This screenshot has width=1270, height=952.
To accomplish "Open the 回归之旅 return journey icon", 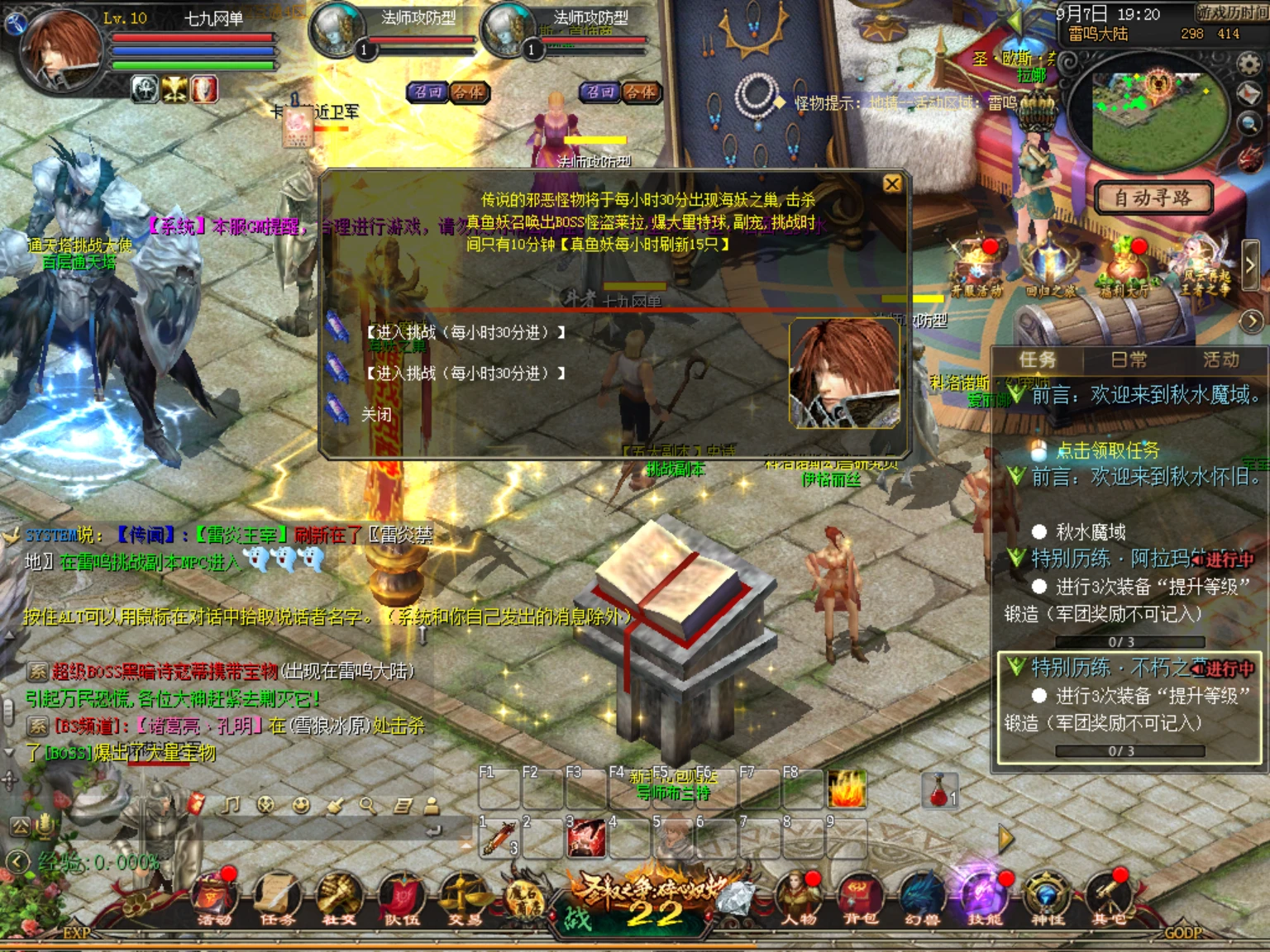I will point(1050,269).
